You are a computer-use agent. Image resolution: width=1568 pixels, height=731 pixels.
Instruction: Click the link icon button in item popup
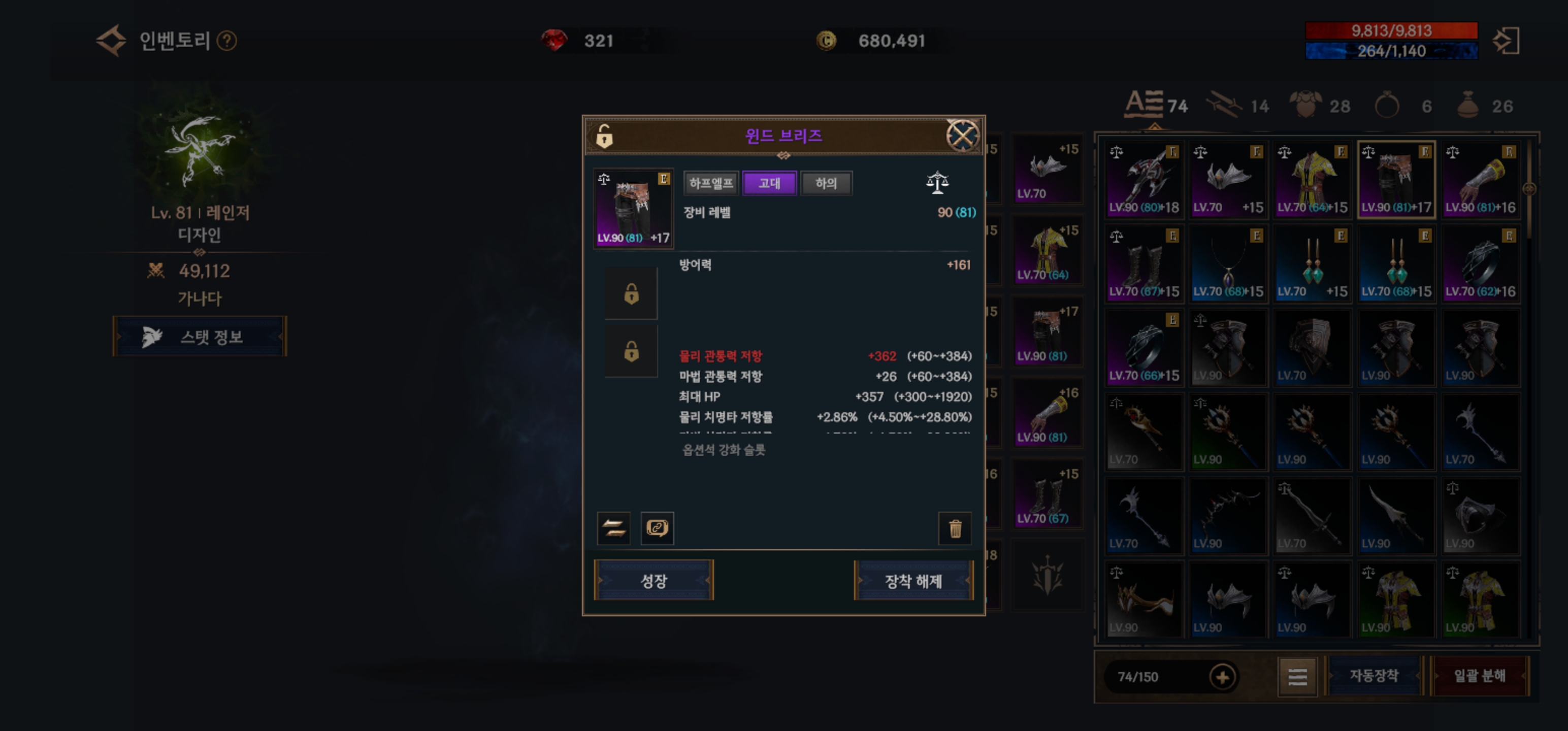[657, 528]
